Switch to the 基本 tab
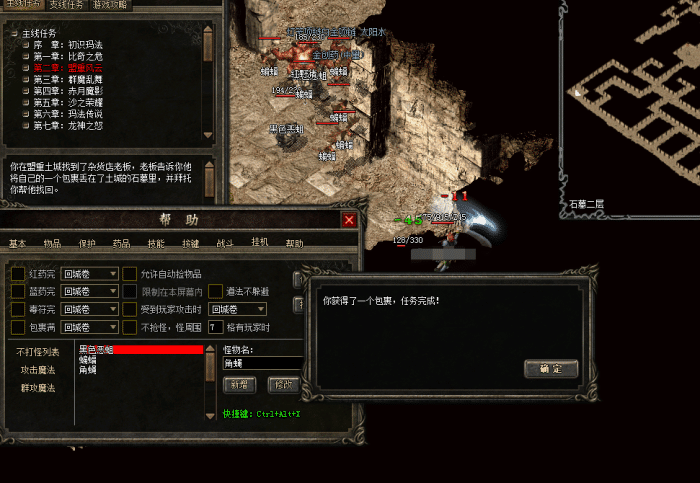The width and height of the screenshot is (700, 483). [18, 243]
